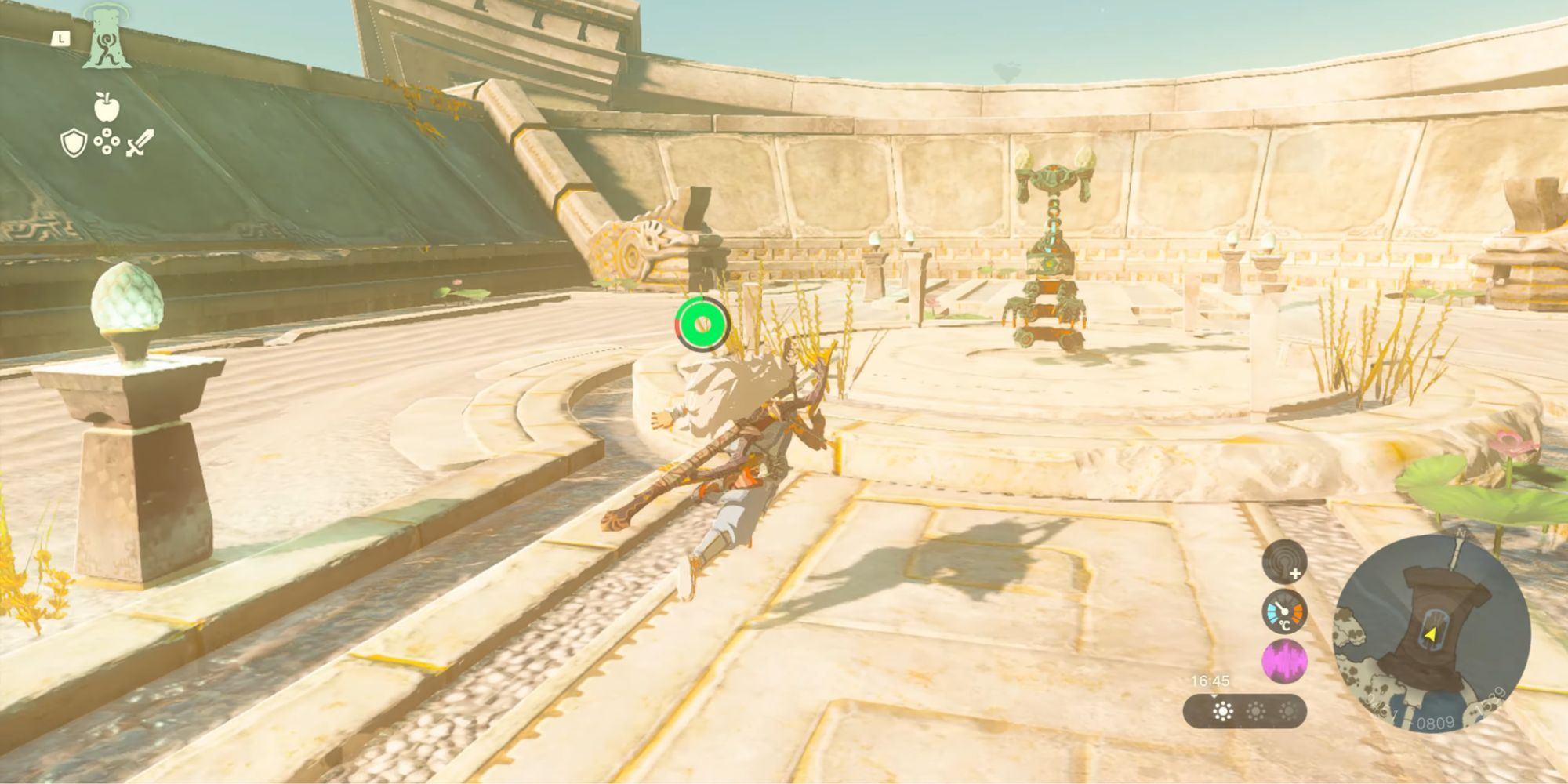Screen dimensions: 1568x784
Task: Activate the Ultrahand ability icon
Action: [108, 41]
